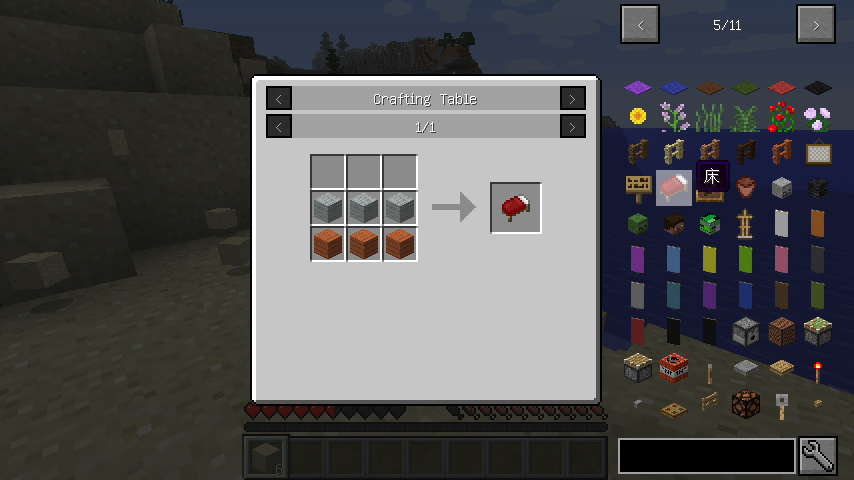
Task: Select the item frame icon
Action: (x=818, y=153)
